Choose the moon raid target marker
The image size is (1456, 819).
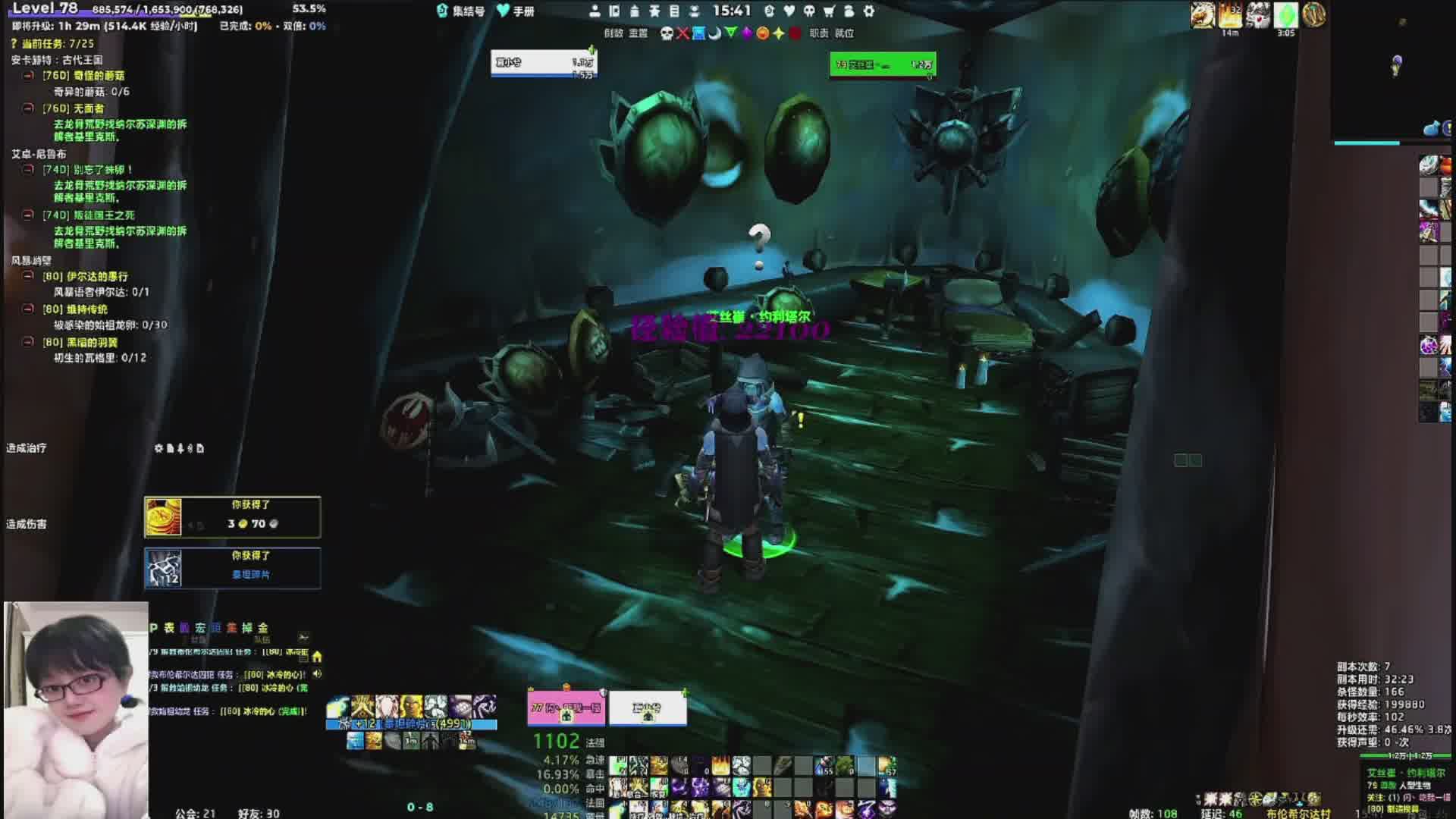click(714, 33)
